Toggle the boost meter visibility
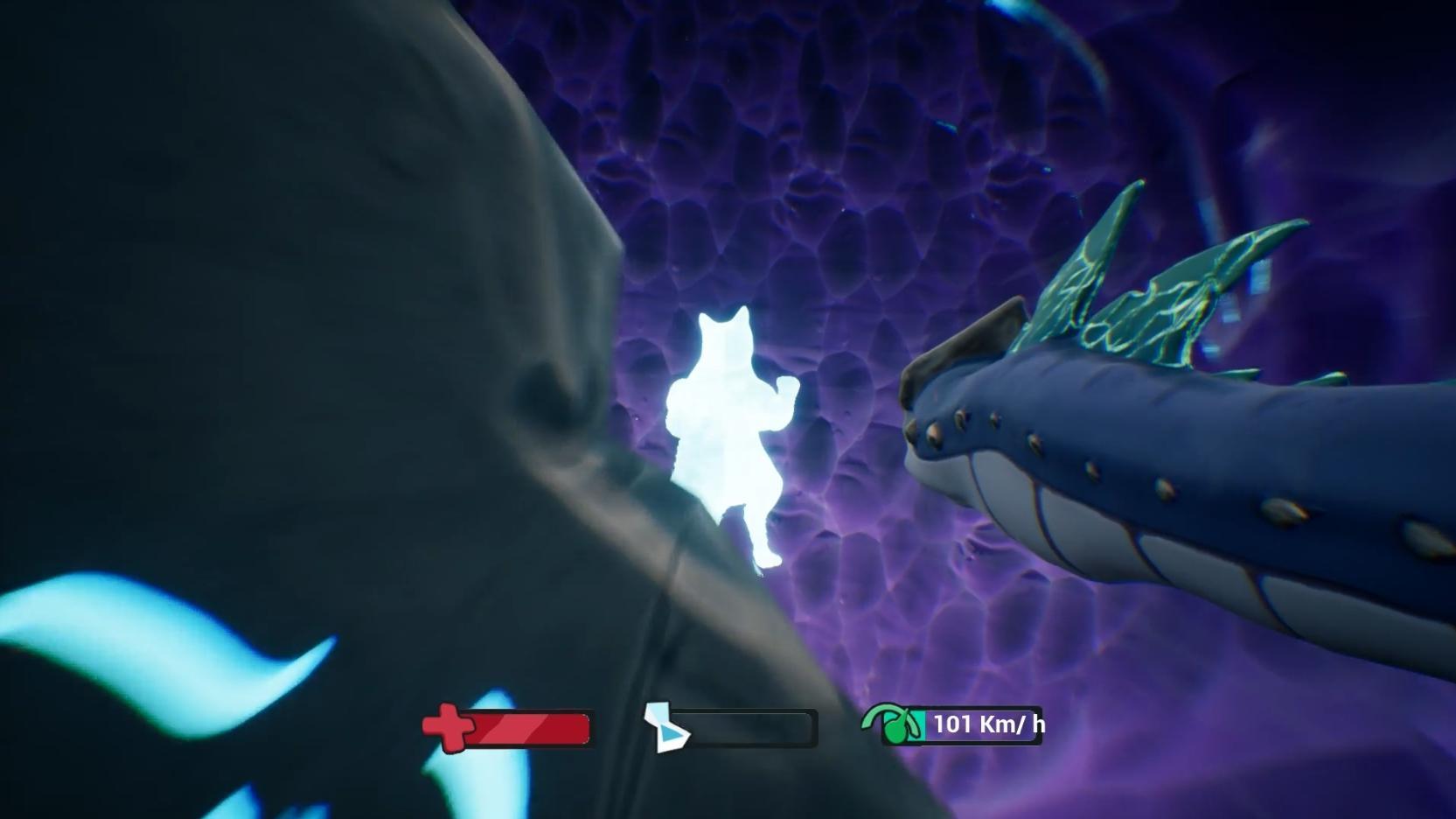This screenshot has height=819, width=1456. (x=748, y=726)
